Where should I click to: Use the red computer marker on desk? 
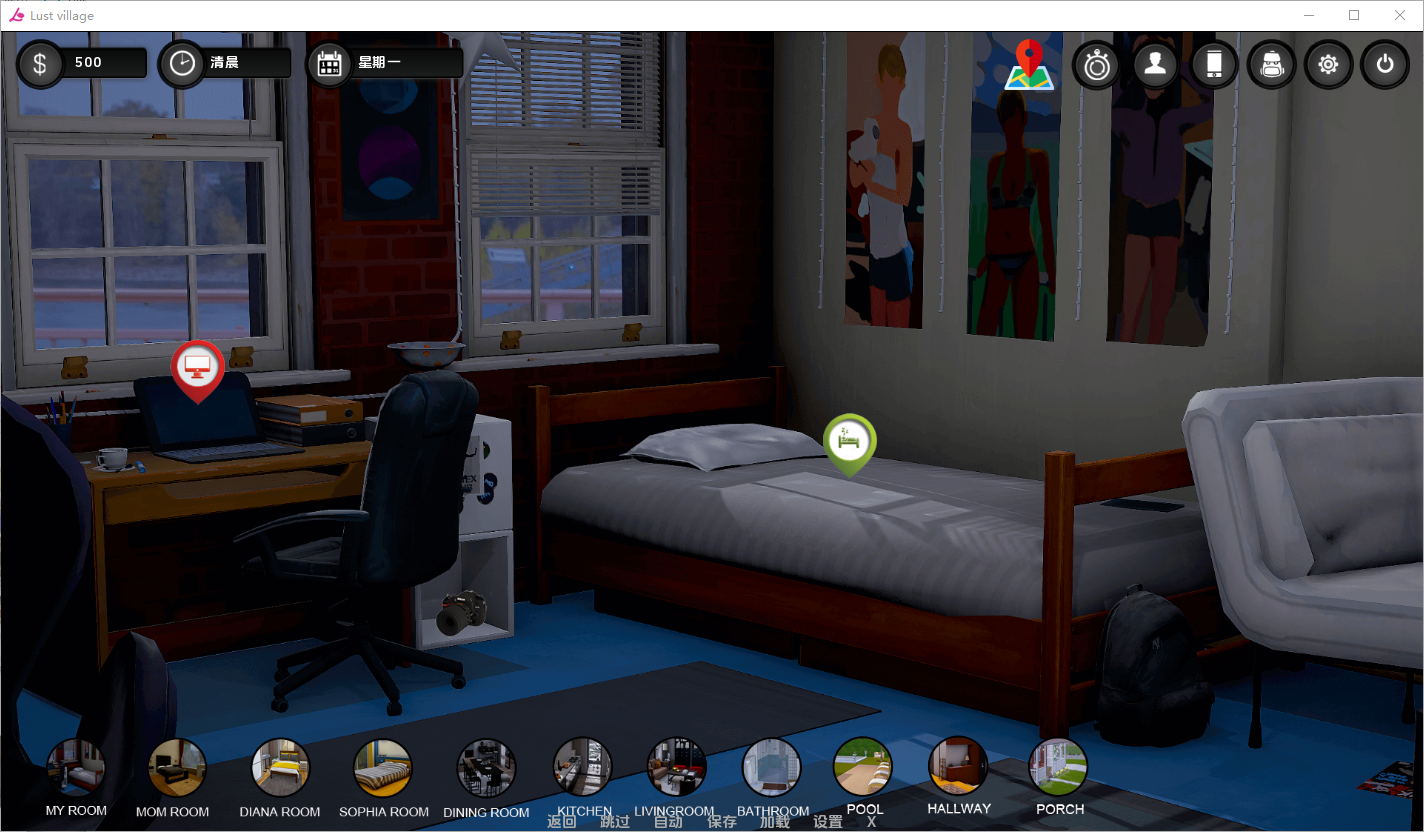click(197, 369)
